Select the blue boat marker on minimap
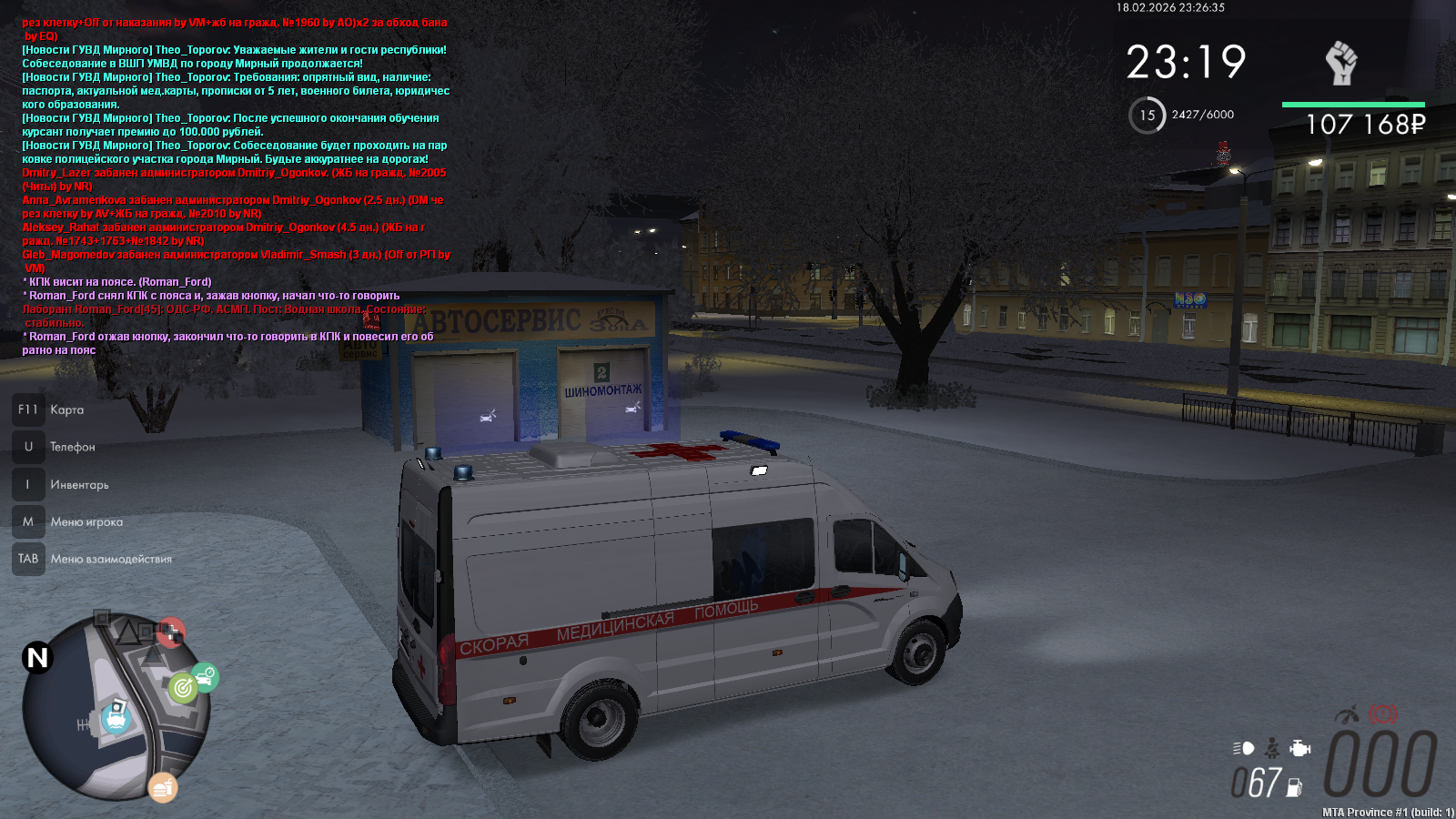 [x=116, y=718]
